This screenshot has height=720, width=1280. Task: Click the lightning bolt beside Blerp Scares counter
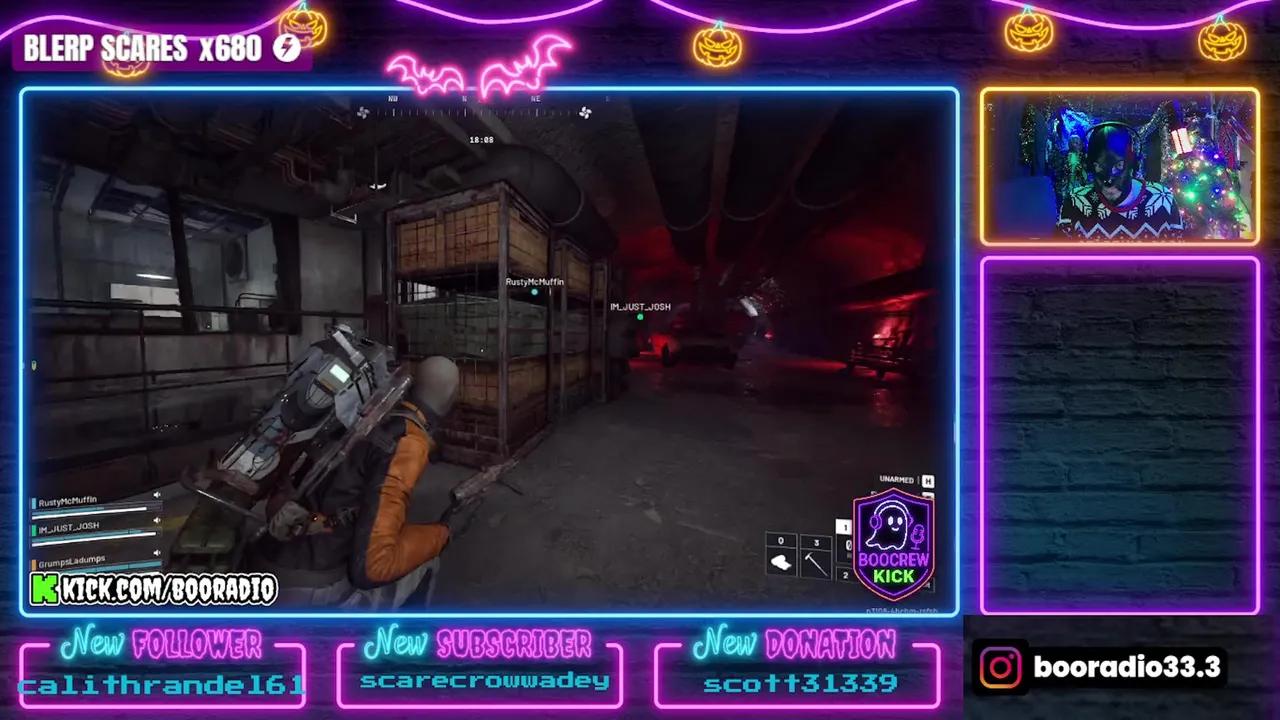(x=286, y=47)
